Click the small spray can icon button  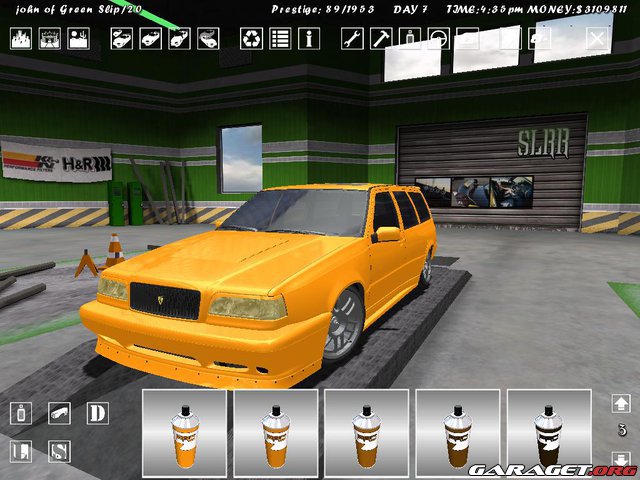pyautogui.click(x=22, y=413)
